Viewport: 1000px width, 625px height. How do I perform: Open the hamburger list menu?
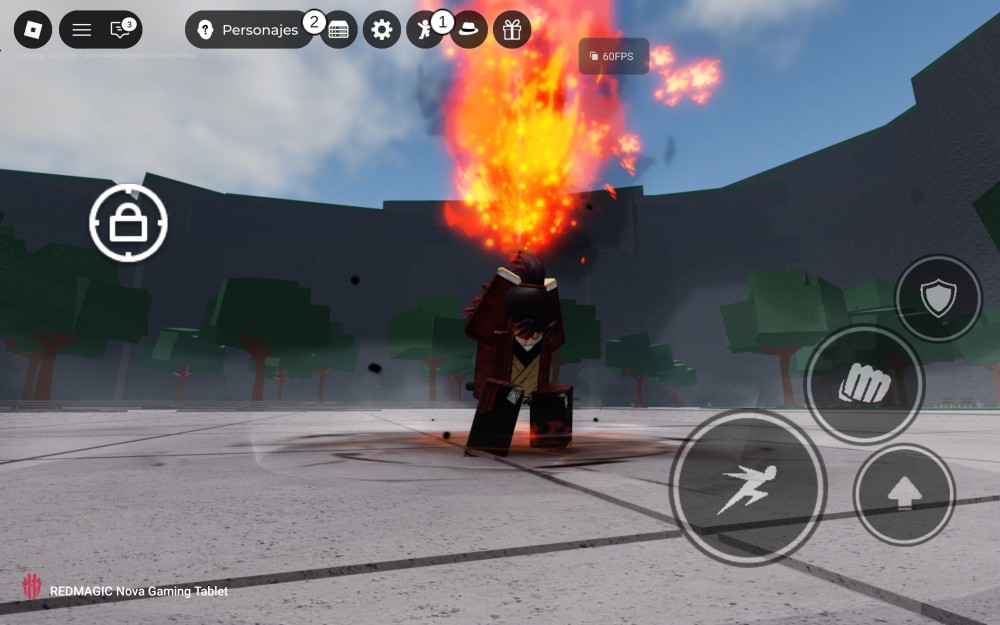pyautogui.click(x=81, y=30)
